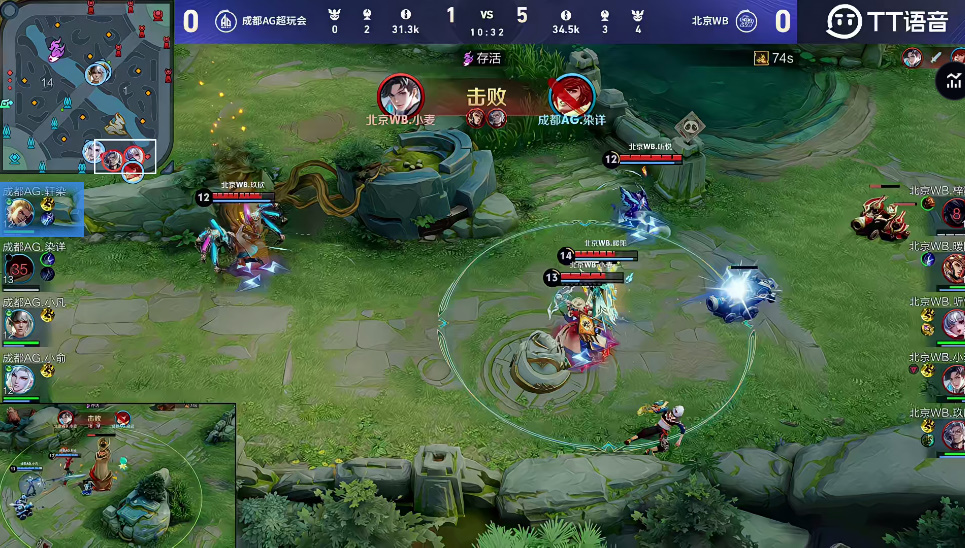The width and height of the screenshot is (965, 548).
Task: Click the TT语音 overlay logo
Action: (x=888, y=21)
